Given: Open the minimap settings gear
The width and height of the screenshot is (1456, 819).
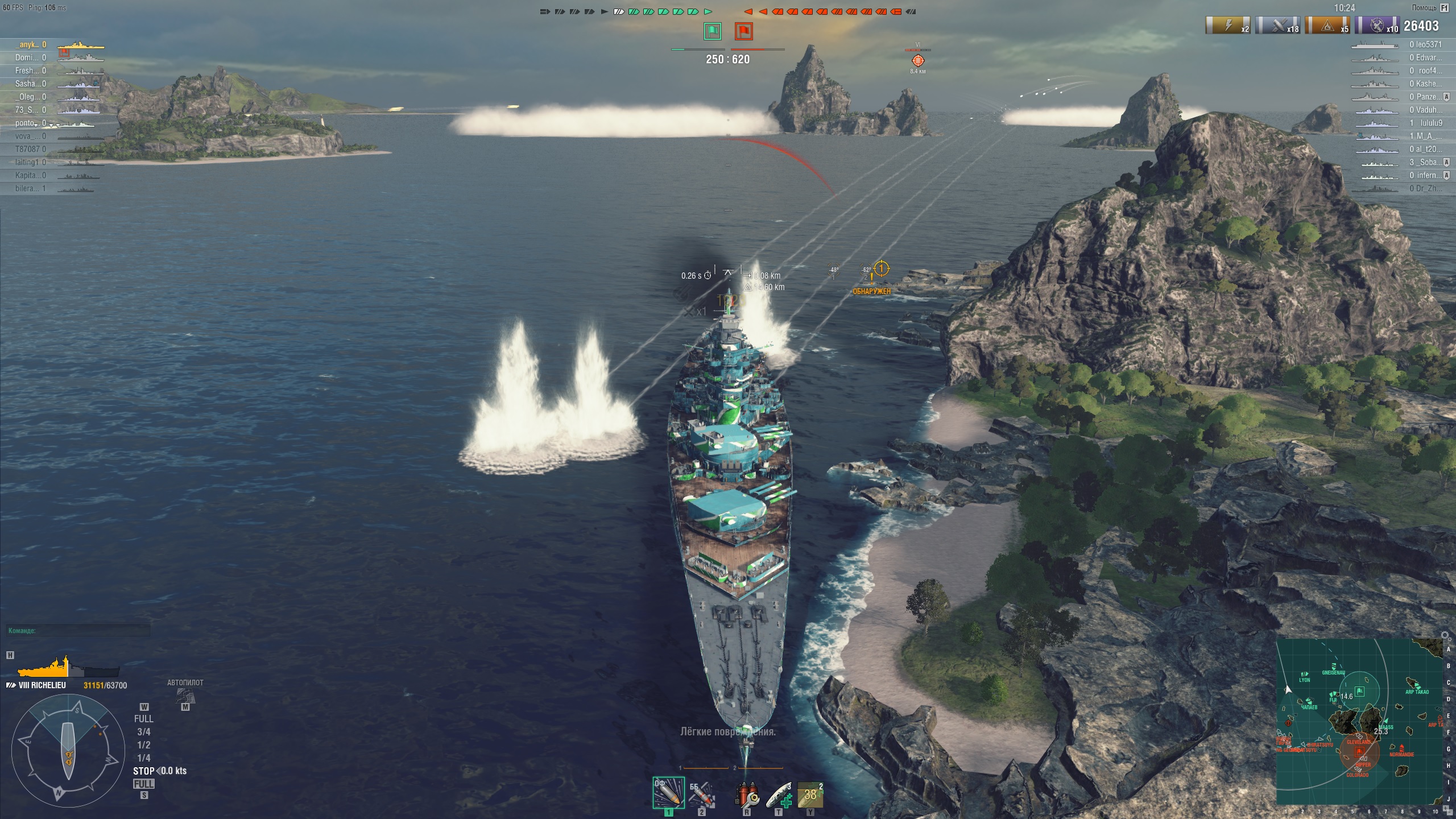Looking at the screenshot, I should [1444, 635].
